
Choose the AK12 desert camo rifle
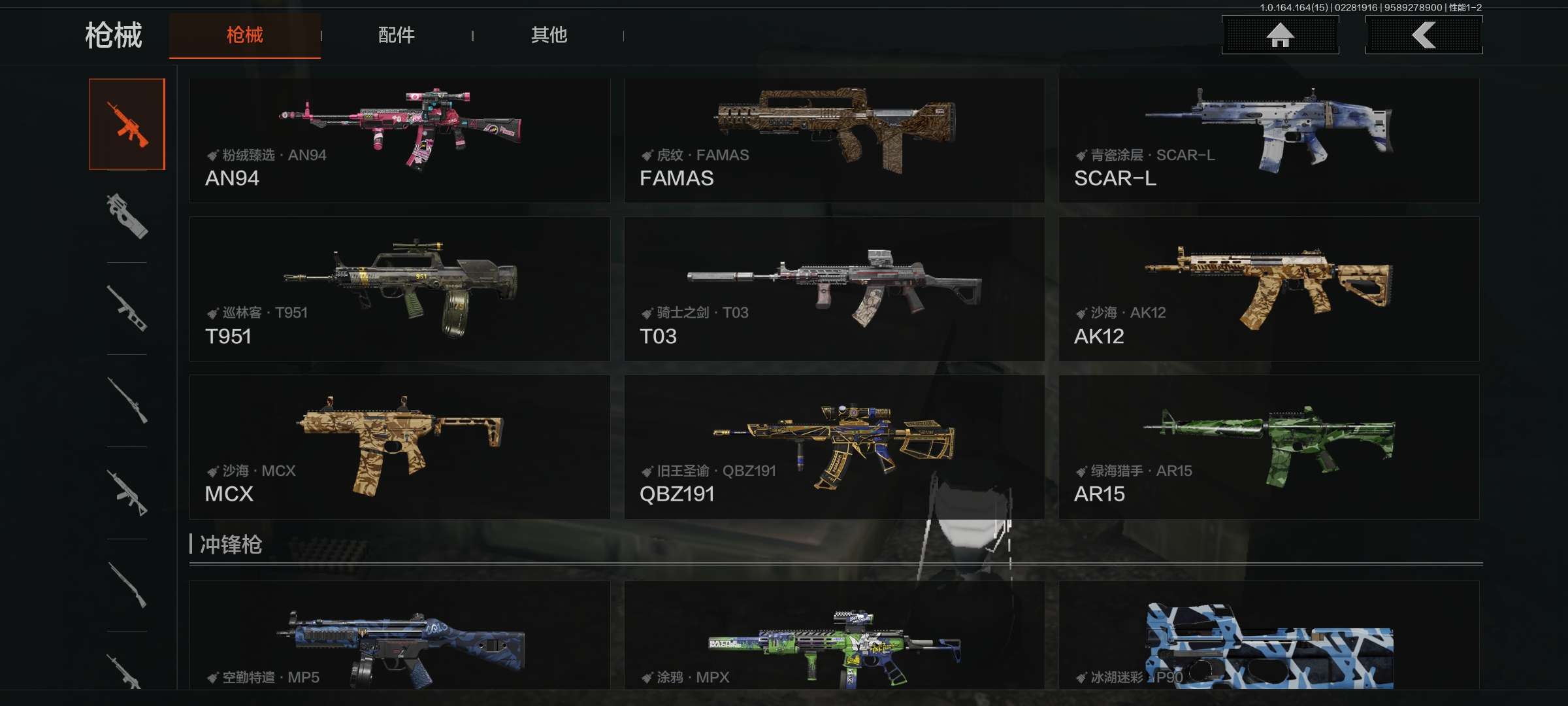tap(1268, 289)
